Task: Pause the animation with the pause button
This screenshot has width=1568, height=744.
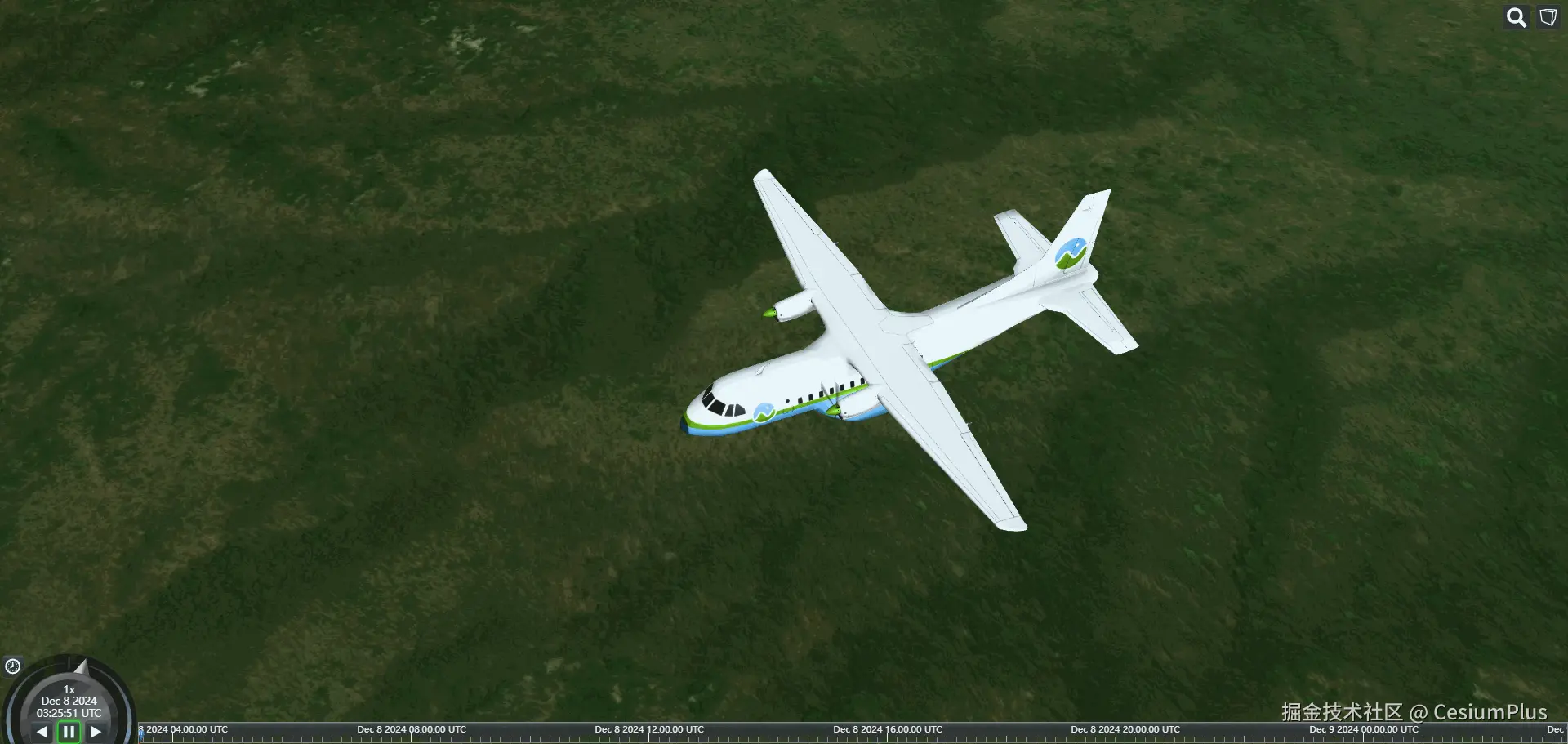Action: click(x=69, y=732)
